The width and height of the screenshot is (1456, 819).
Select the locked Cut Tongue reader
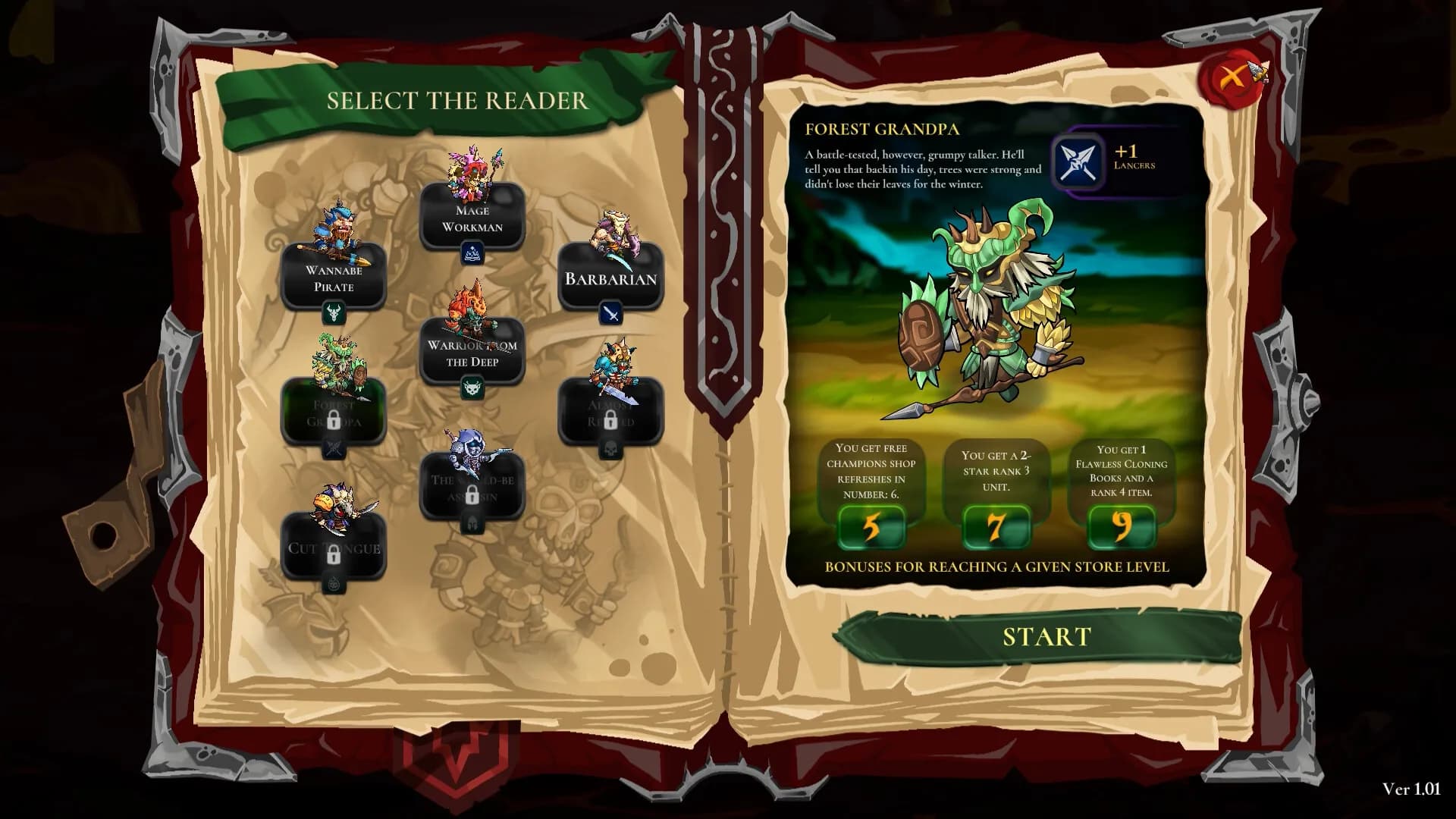click(334, 548)
